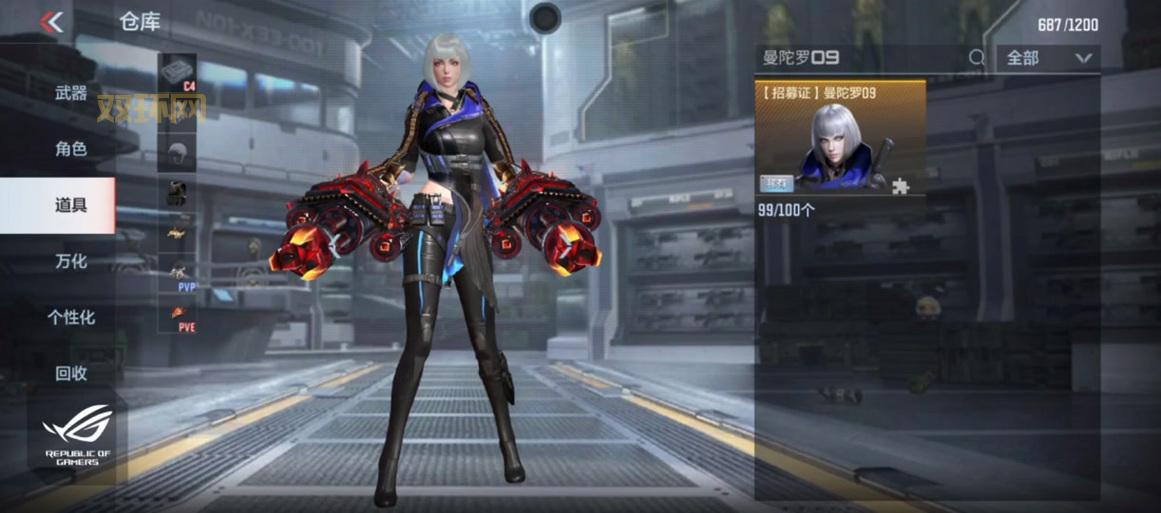Open the 个性化 (Personalization) tab
The height and width of the screenshot is (513, 1161).
(71, 318)
